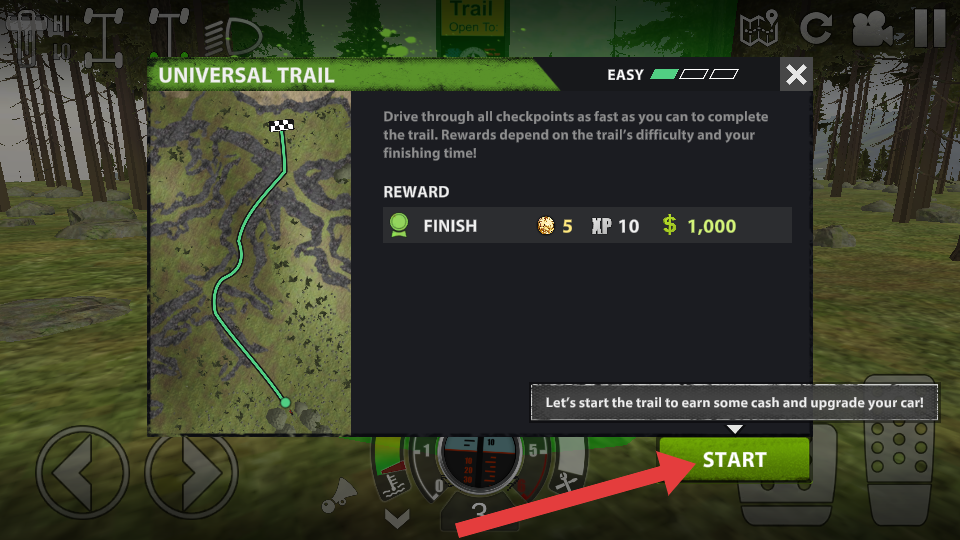Click the circular arrow reset icon
The height and width of the screenshot is (540, 960).
pos(816,28)
